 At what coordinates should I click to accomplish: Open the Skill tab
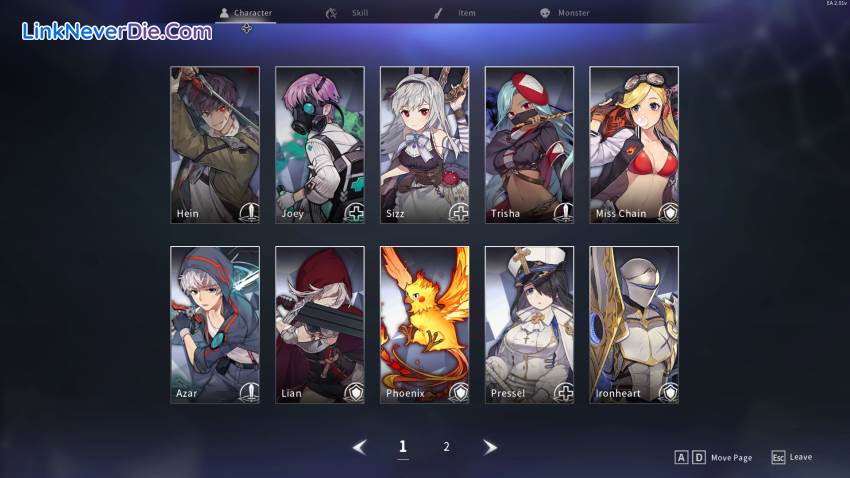pos(348,13)
